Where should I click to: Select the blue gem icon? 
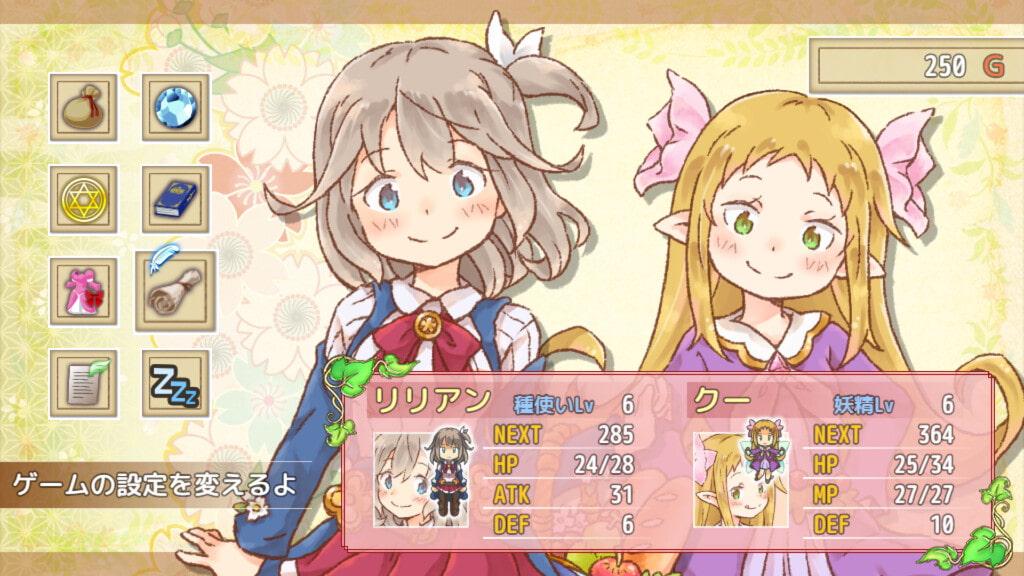(176, 107)
